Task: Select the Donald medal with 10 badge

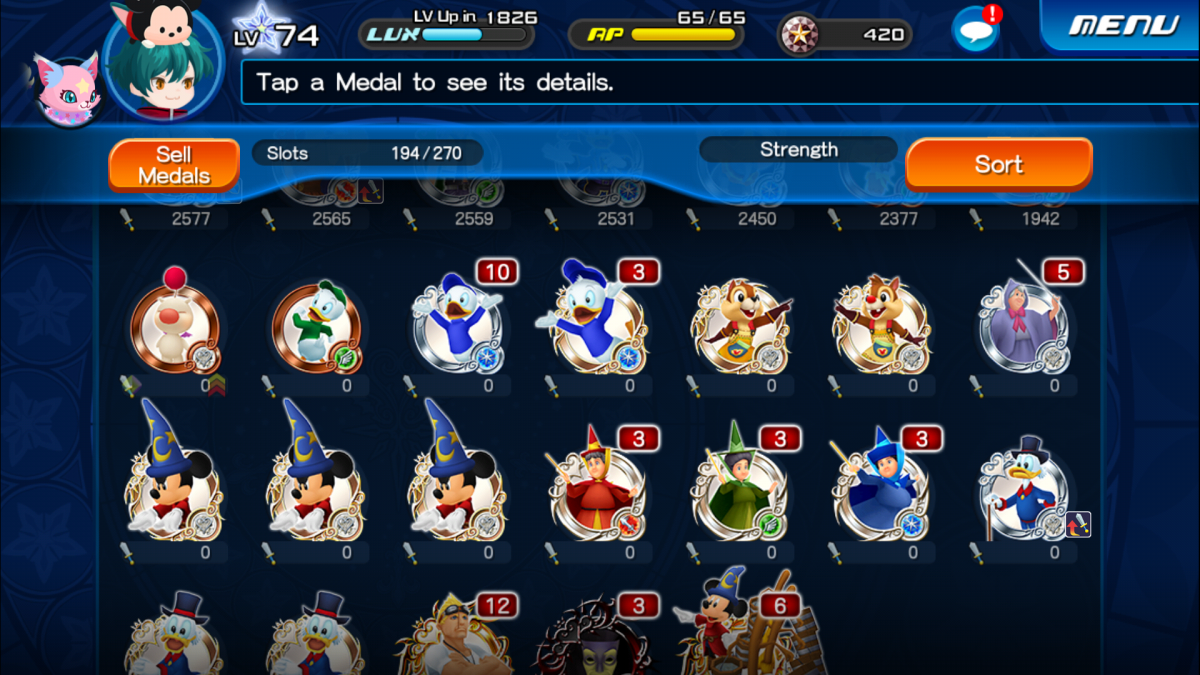Action: tap(457, 322)
